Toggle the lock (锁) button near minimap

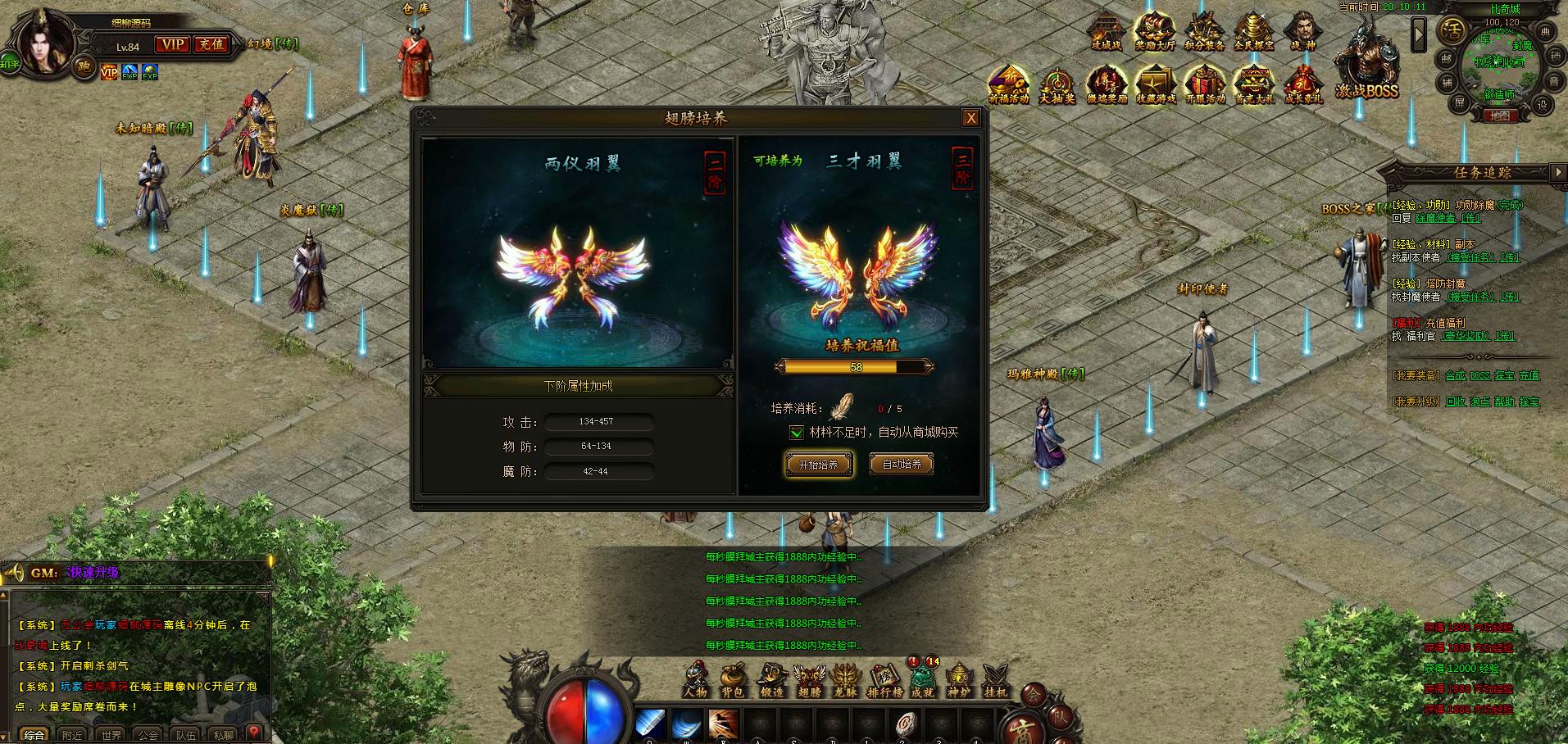tap(1555, 55)
